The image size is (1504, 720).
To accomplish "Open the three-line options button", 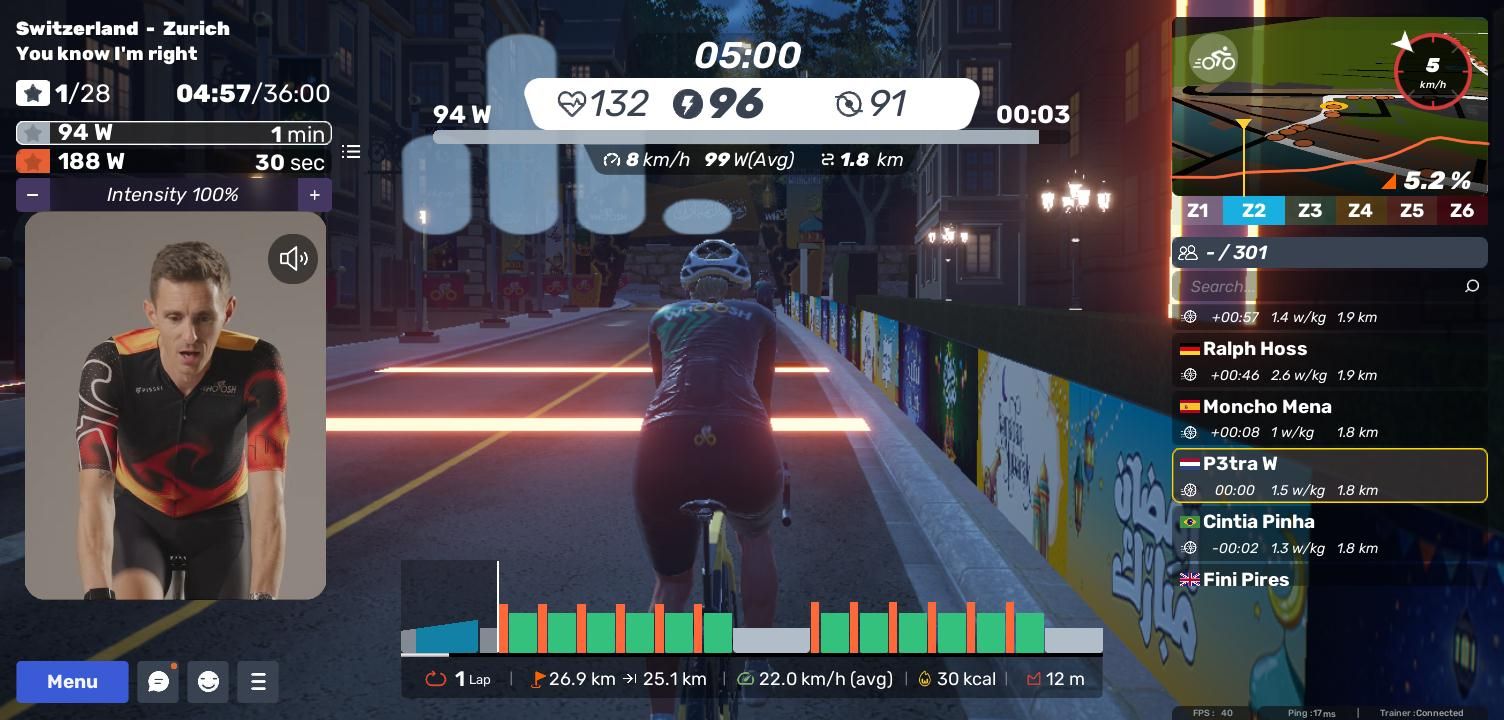I will pos(258,682).
